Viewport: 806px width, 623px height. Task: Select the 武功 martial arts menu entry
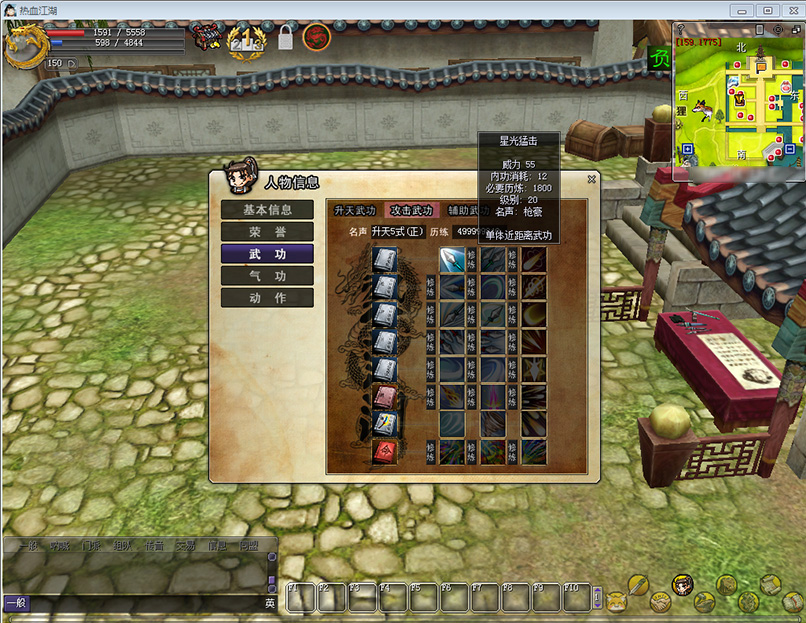[267, 254]
